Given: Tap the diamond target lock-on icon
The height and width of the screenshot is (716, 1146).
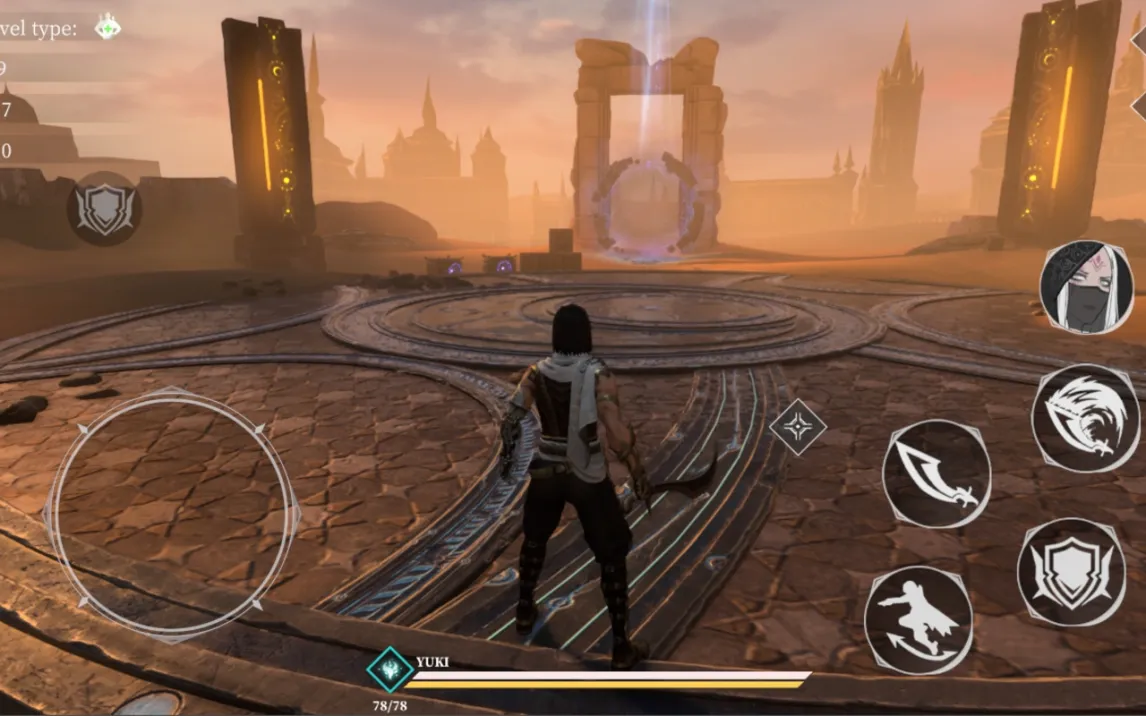Looking at the screenshot, I should point(797,427).
